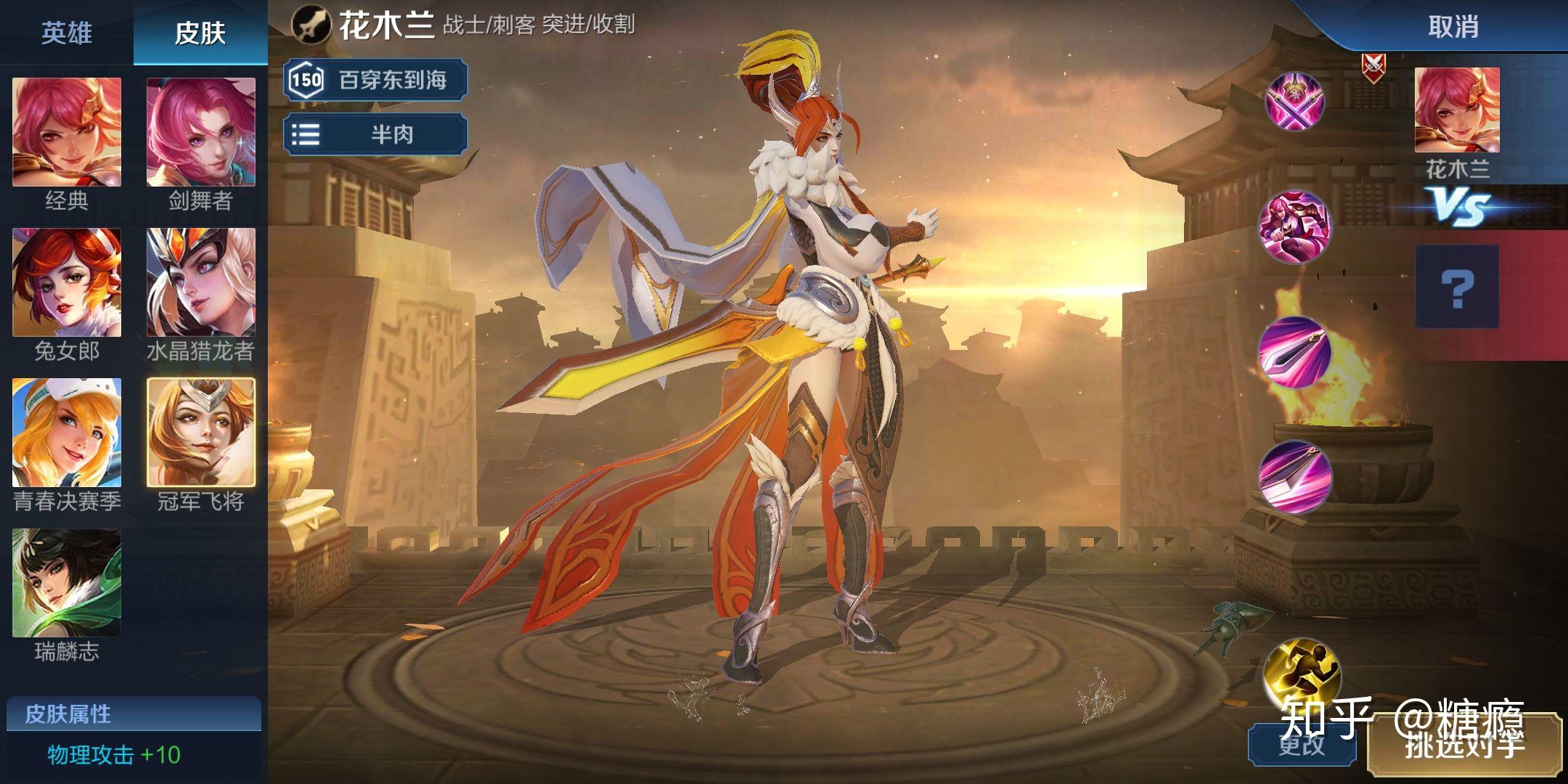Click the 更改 change button
The height and width of the screenshot is (784, 1568).
click(1302, 746)
